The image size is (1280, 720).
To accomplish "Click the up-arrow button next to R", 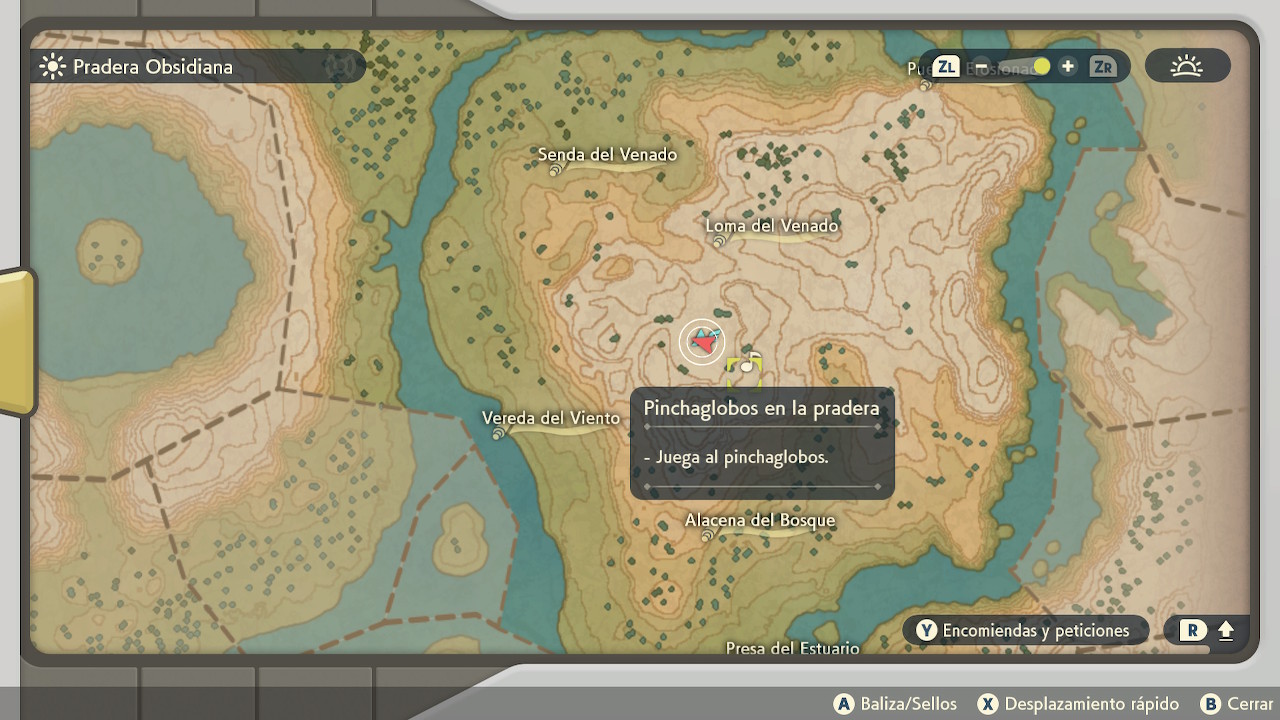I will point(1226,631).
